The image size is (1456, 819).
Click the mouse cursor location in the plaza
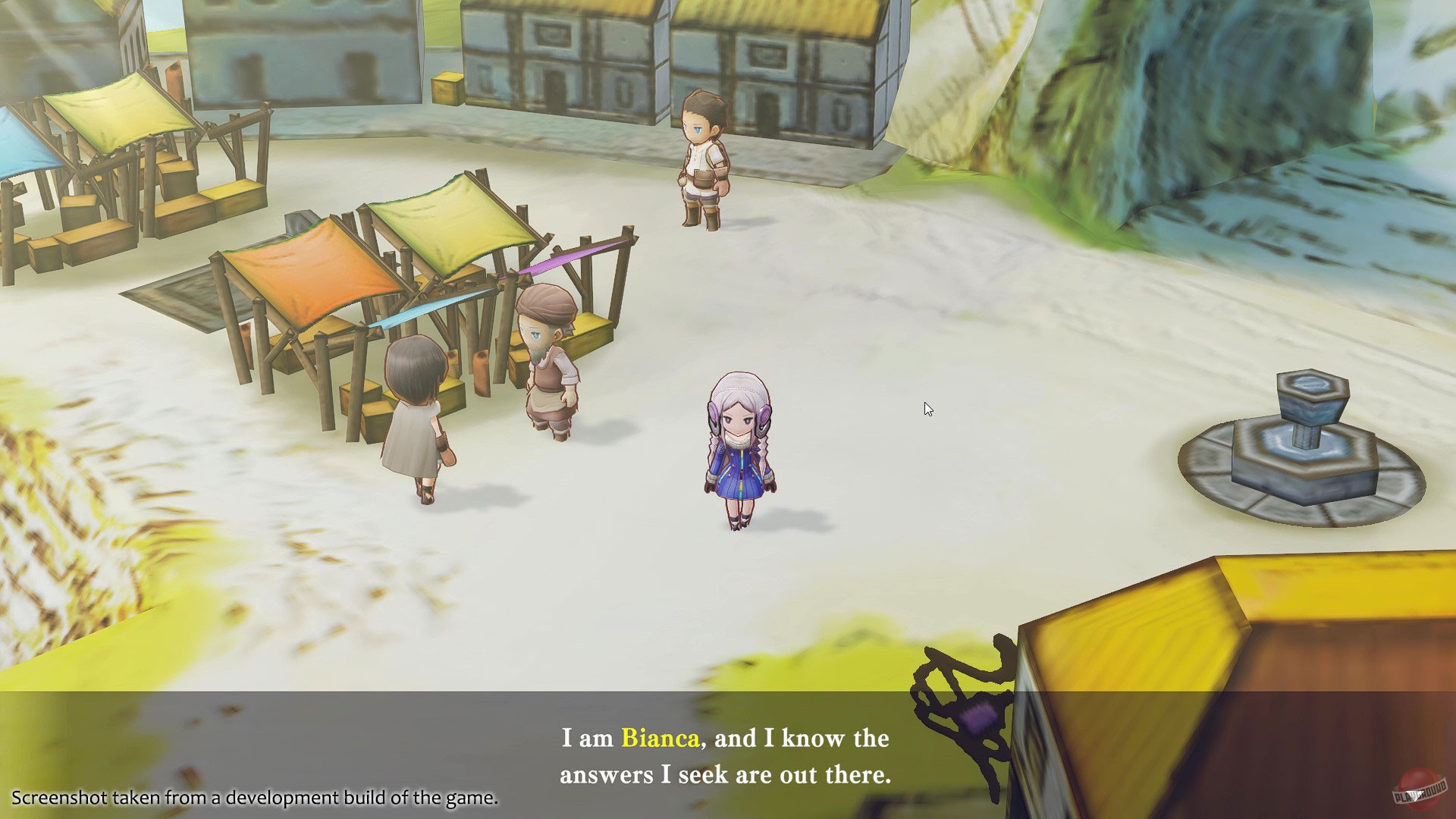[x=927, y=409]
